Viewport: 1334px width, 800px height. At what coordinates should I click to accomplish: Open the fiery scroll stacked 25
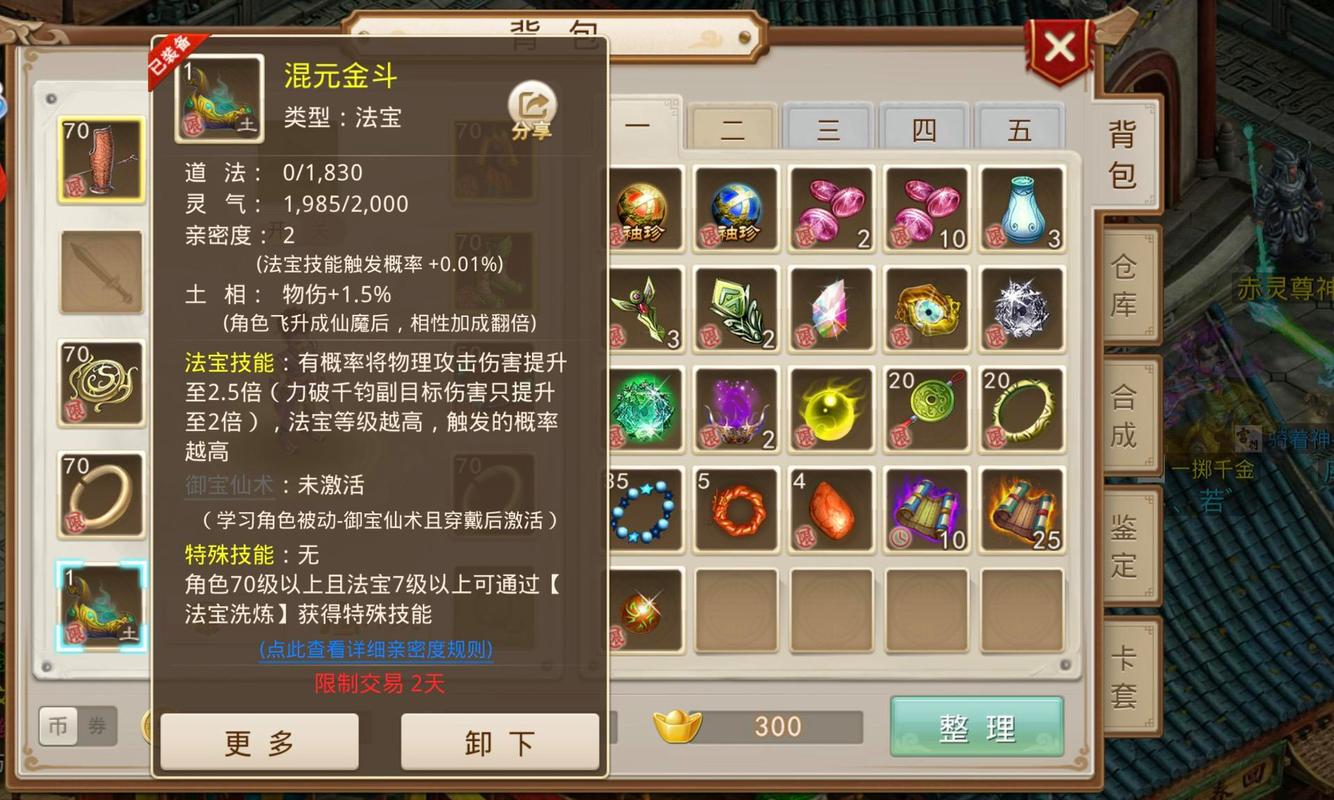click(x=1022, y=509)
